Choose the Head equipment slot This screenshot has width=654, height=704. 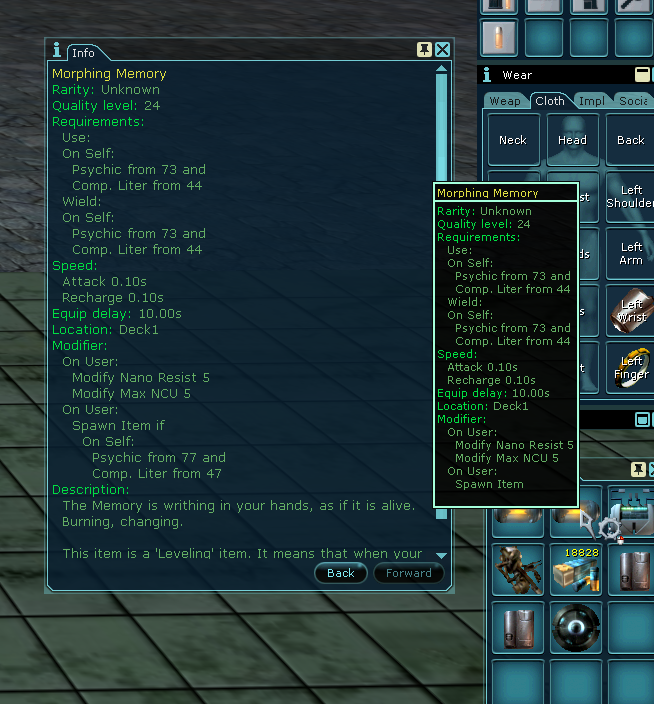572,140
